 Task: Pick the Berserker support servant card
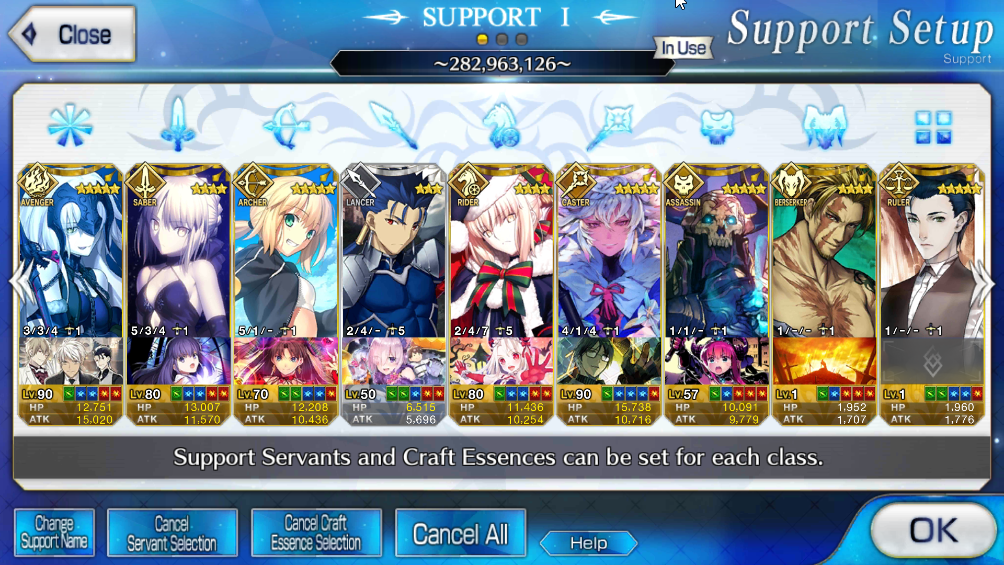(824, 260)
